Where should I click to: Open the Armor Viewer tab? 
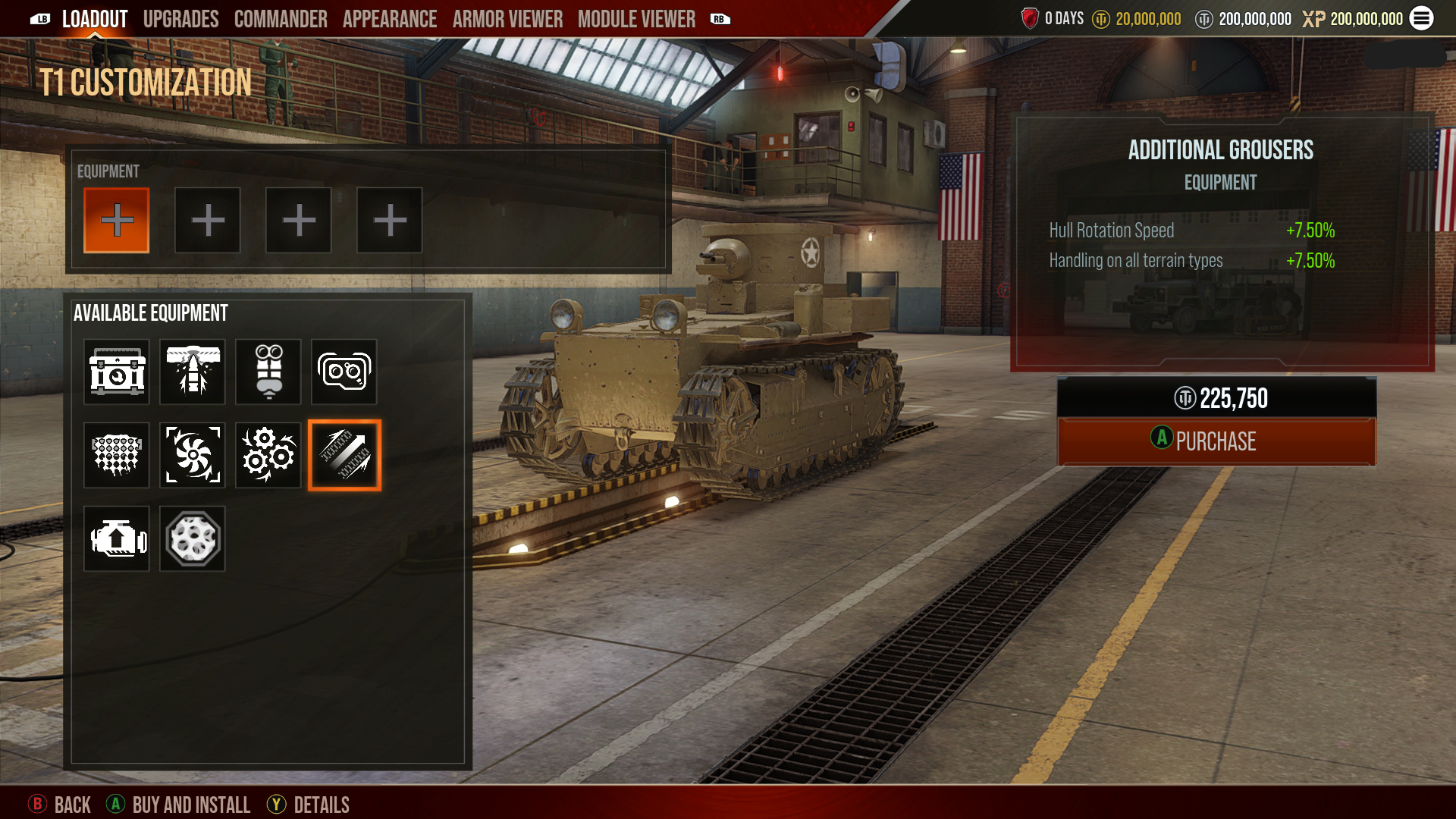pyautogui.click(x=507, y=19)
